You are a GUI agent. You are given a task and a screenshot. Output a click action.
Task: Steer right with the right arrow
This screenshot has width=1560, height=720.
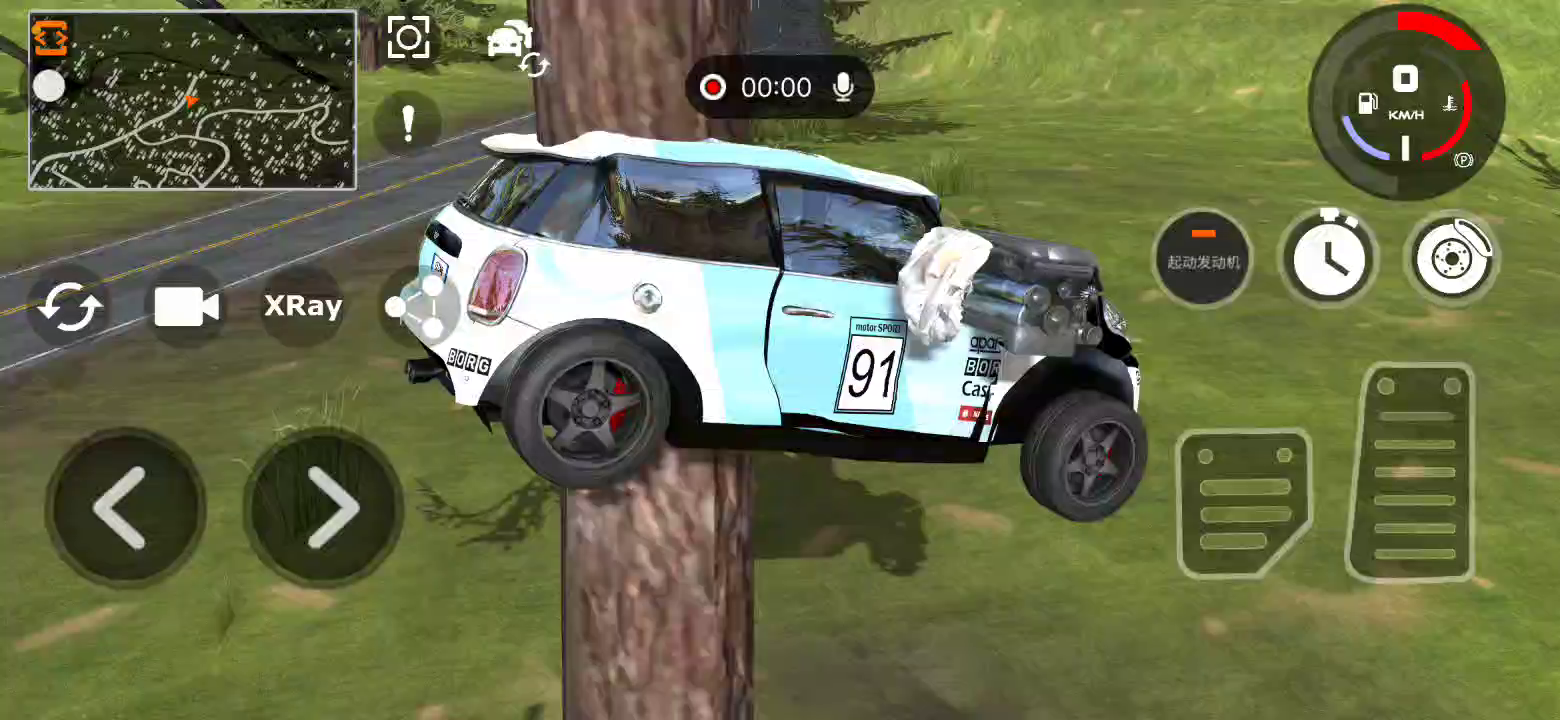[x=324, y=507]
